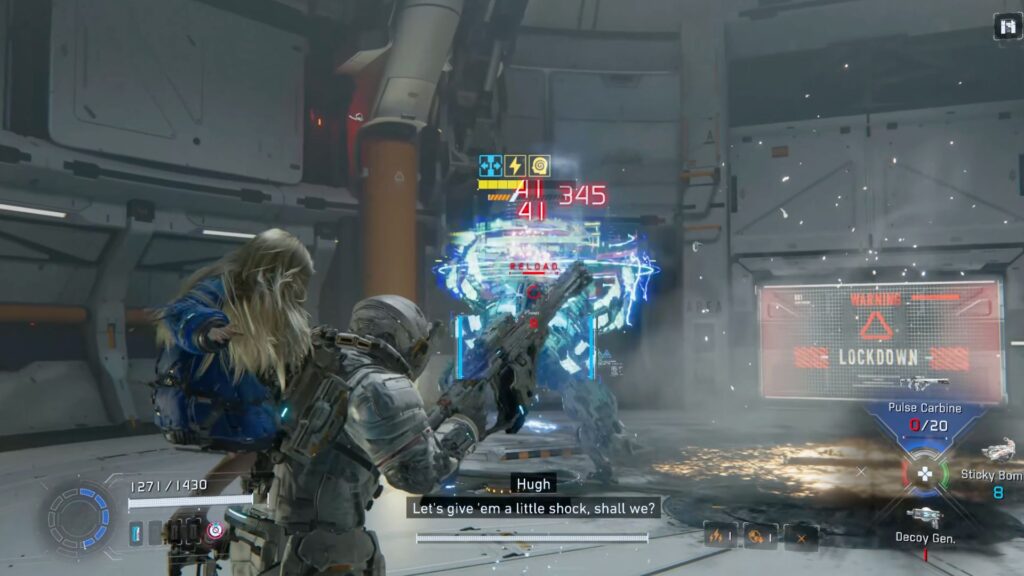
Task: Click the weapon wheel d-pad center
Action: coord(927,473)
